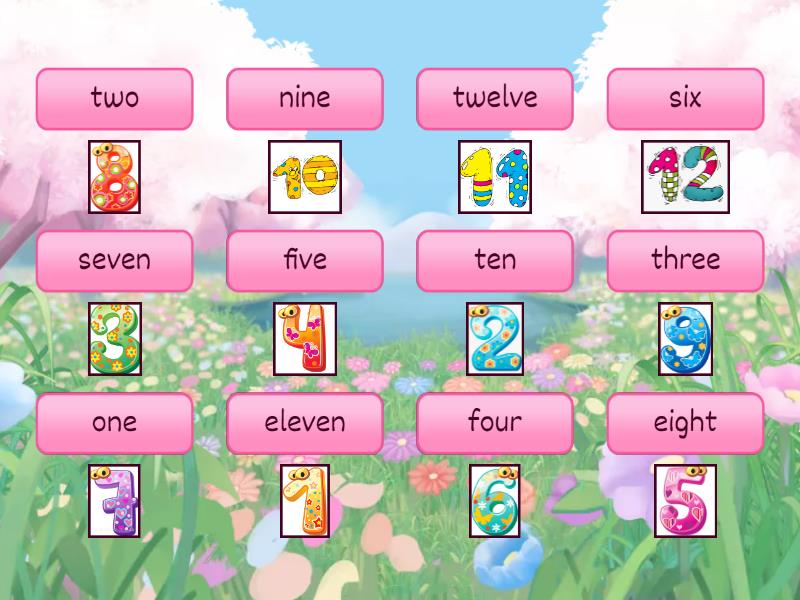Select the "four" word tile
This screenshot has height=600, width=800.
click(495, 423)
